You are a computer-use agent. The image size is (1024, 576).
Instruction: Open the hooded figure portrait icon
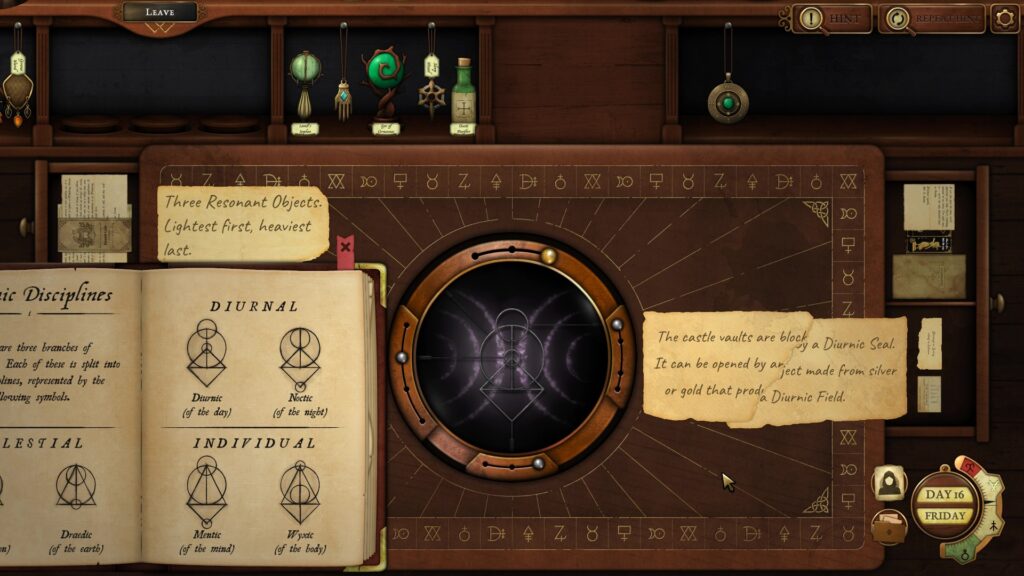pyautogui.click(x=888, y=483)
